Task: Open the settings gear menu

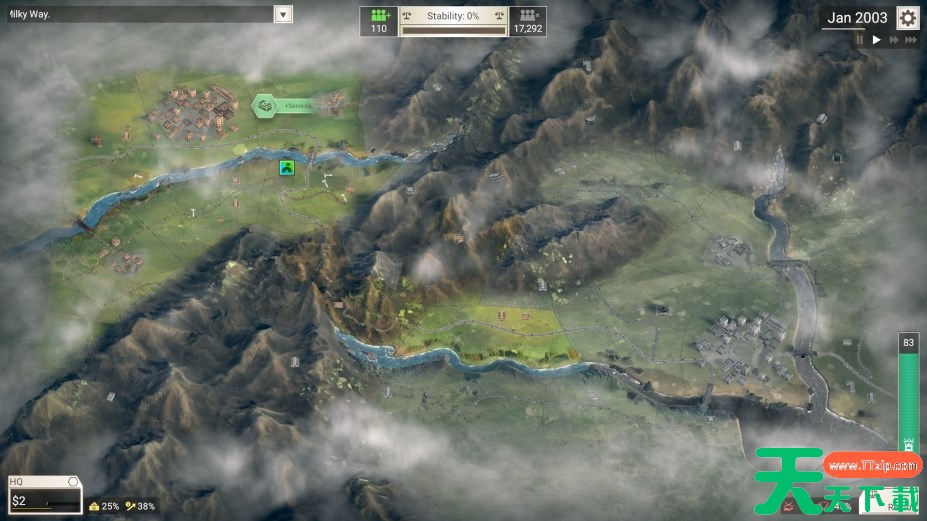Action: point(907,17)
